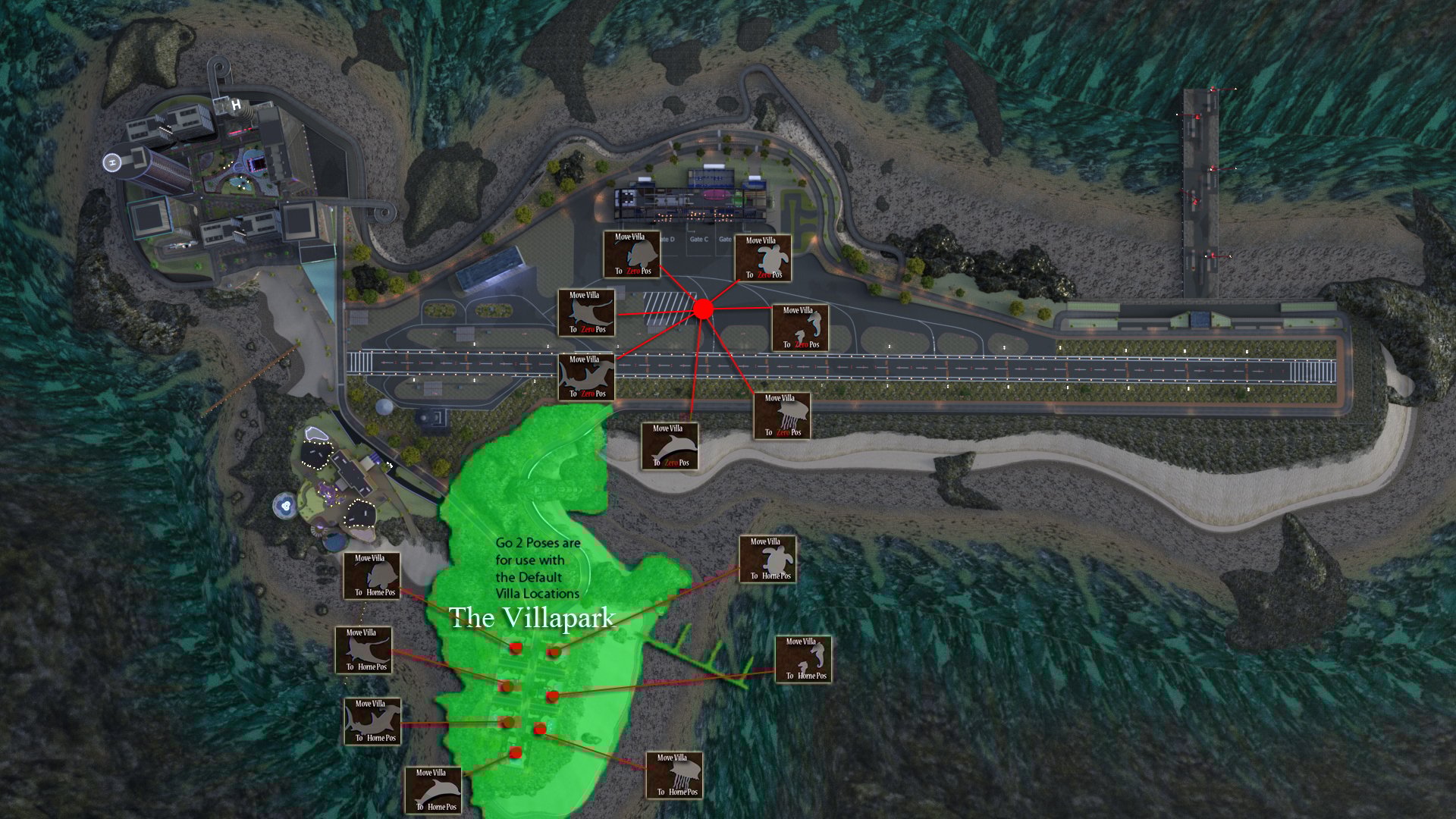This screenshot has height=819, width=1456.
Task: Click the hammerhead shark villa Home Pos button
Action: click(x=372, y=722)
